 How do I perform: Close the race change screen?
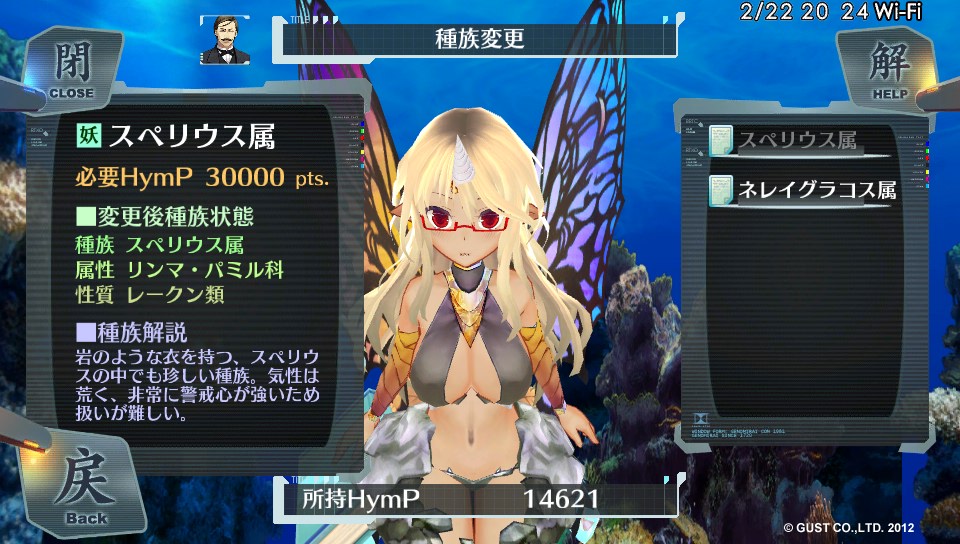(70, 68)
